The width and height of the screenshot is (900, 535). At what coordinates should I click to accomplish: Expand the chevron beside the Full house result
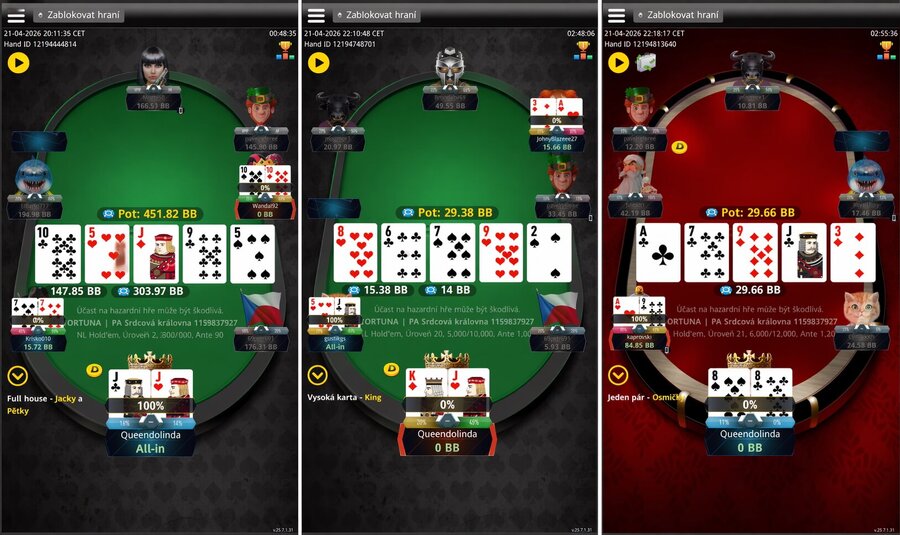click(17, 376)
